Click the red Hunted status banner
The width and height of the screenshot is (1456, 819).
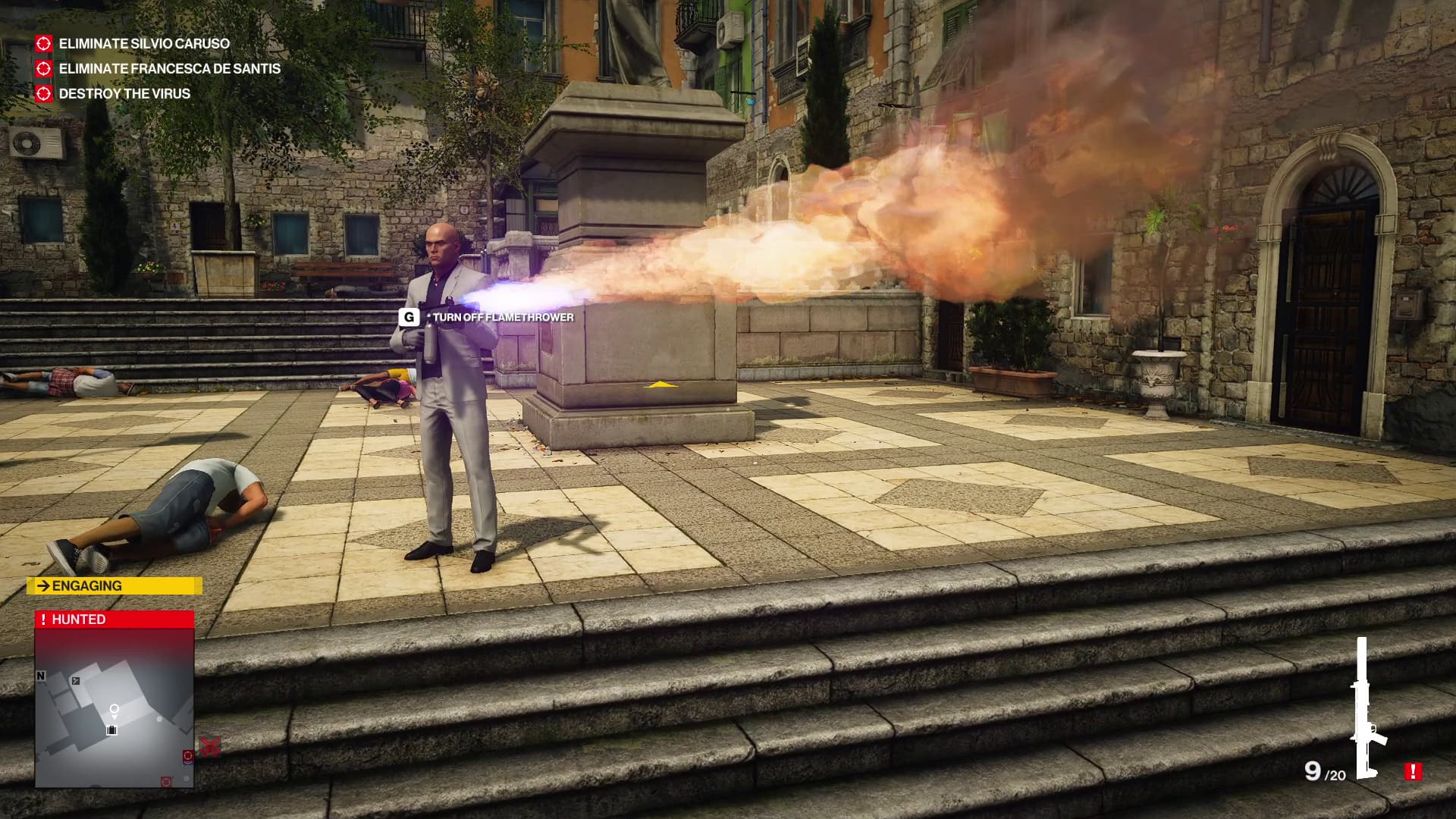[x=115, y=620]
